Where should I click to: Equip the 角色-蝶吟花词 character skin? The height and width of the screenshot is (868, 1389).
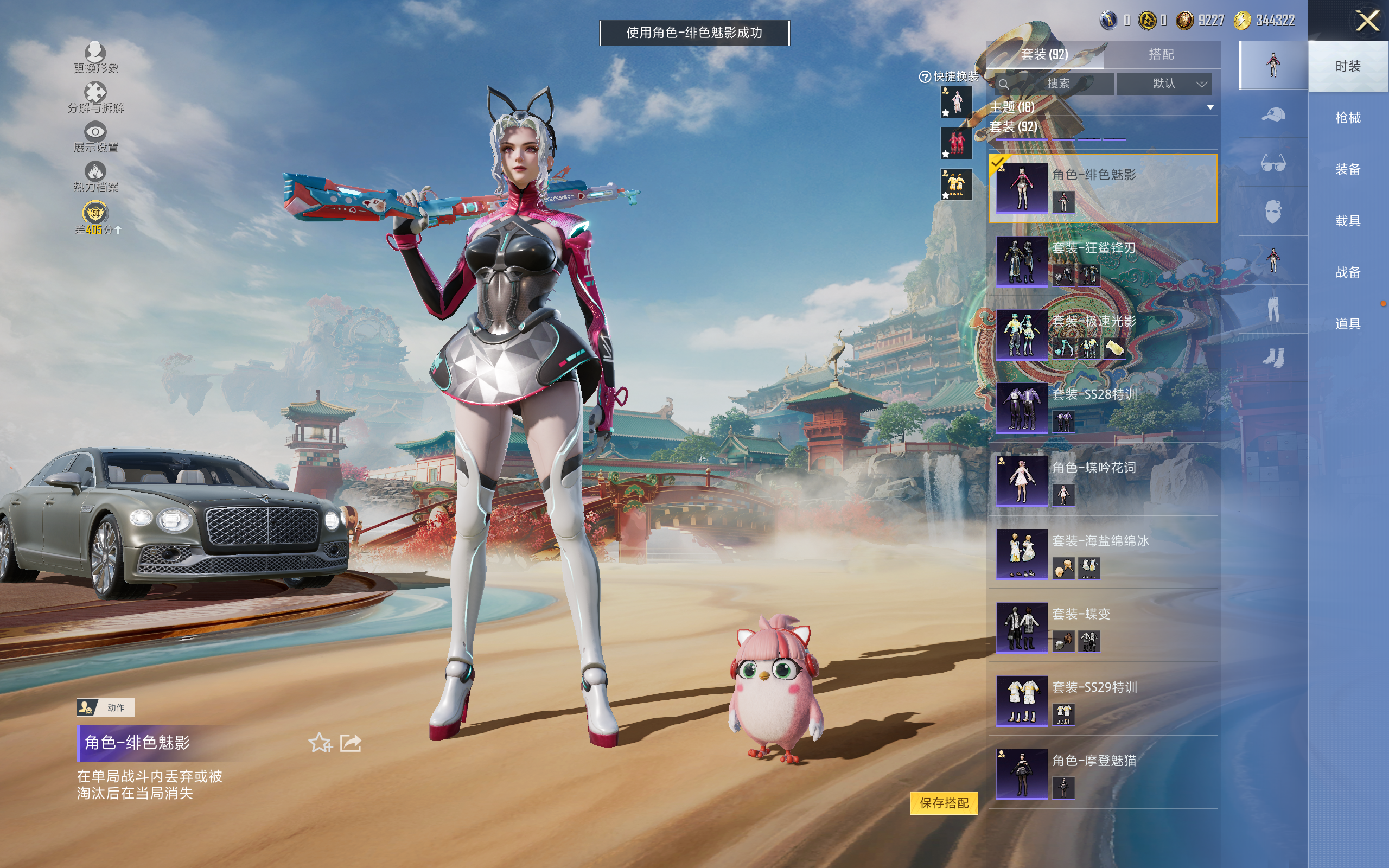coord(1102,481)
